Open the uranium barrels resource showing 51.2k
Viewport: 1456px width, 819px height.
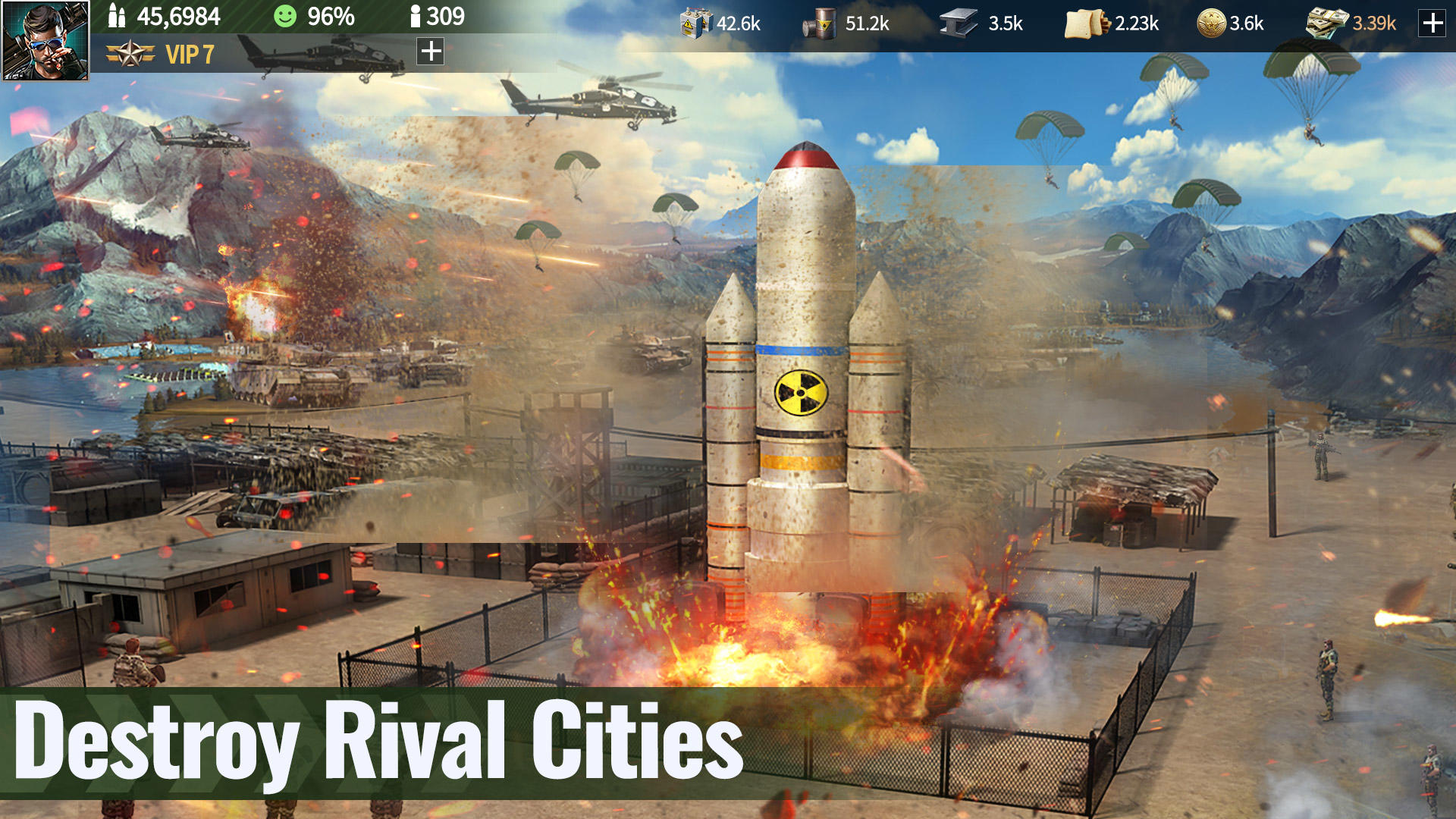pyautogui.click(x=824, y=23)
